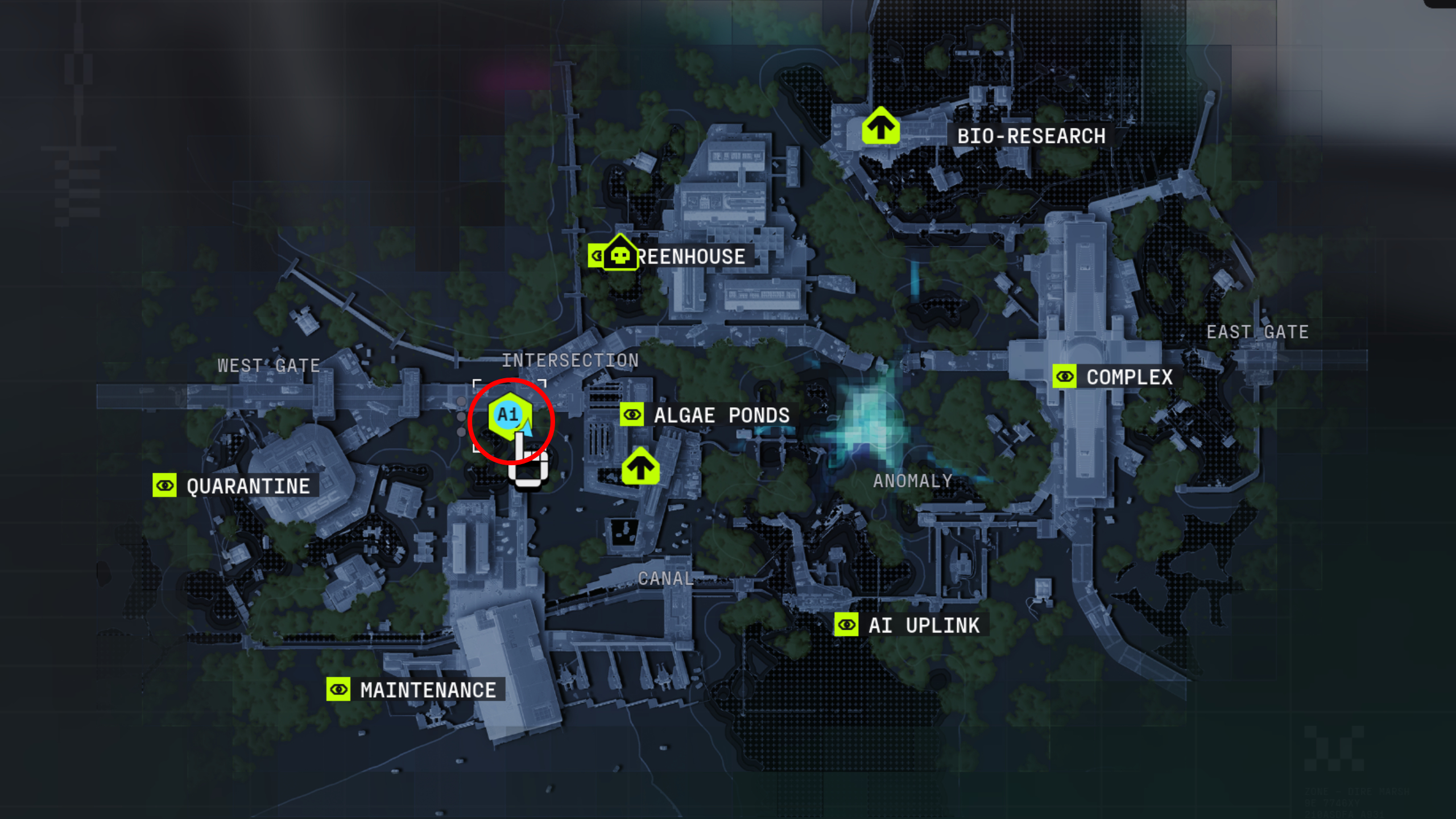Toggle the AI Uplink location visibility eye

(847, 624)
